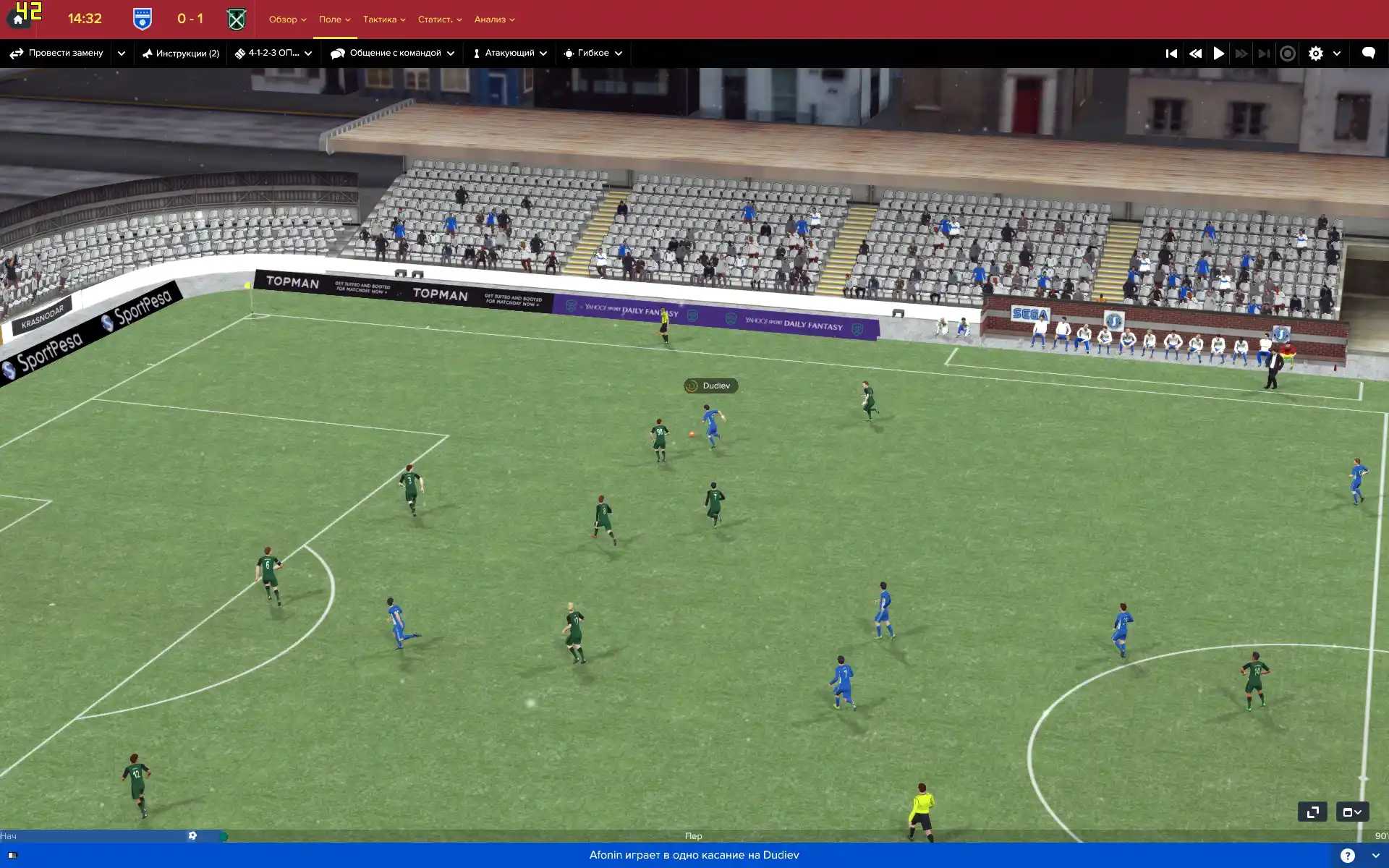The width and height of the screenshot is (1389, 868).
Task: Rewind the match replay
Action: tap(1195, 54)
